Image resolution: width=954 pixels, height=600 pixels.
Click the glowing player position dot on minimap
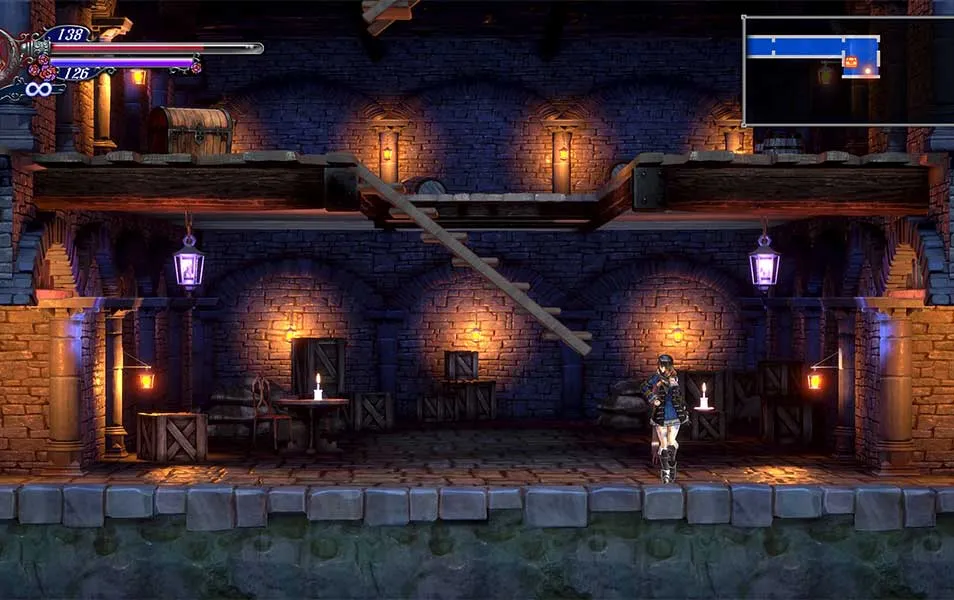[866, 70]
